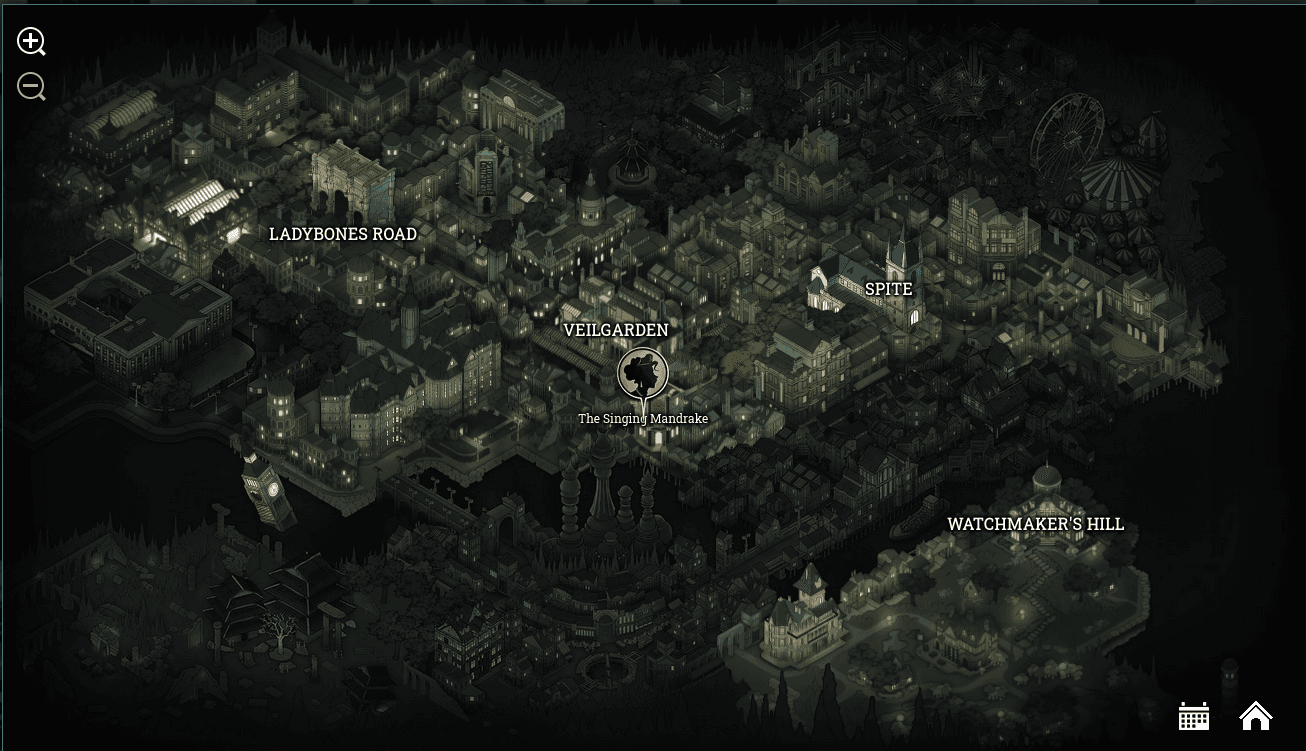Choose Watchmaker's Hill on the map
This screenshot has height=751, width=1306.
point(1035,524)
